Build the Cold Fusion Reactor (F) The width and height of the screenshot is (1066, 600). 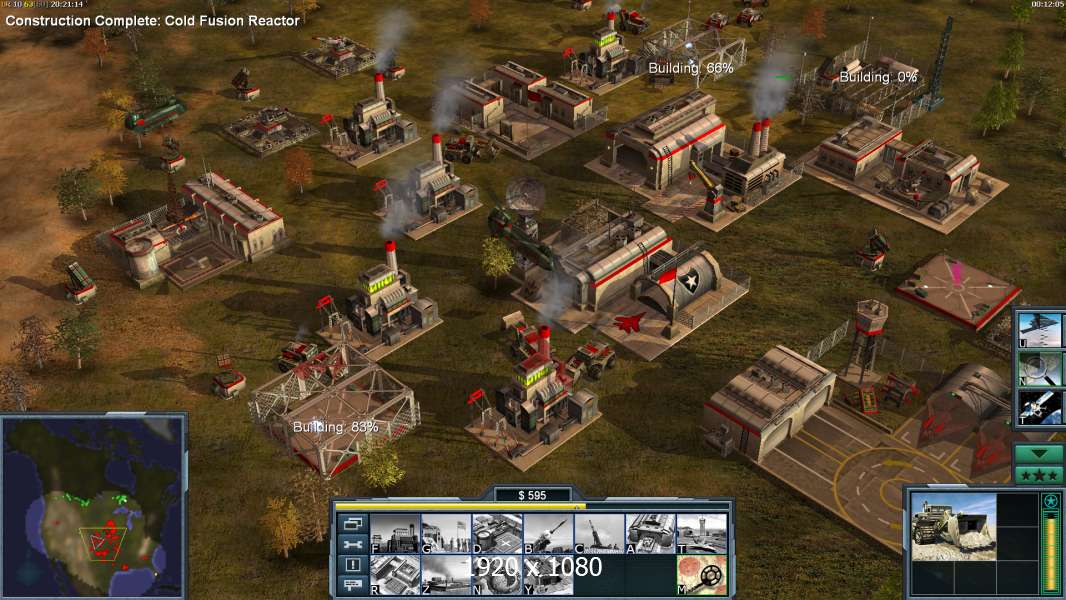[x=395, y=534]
